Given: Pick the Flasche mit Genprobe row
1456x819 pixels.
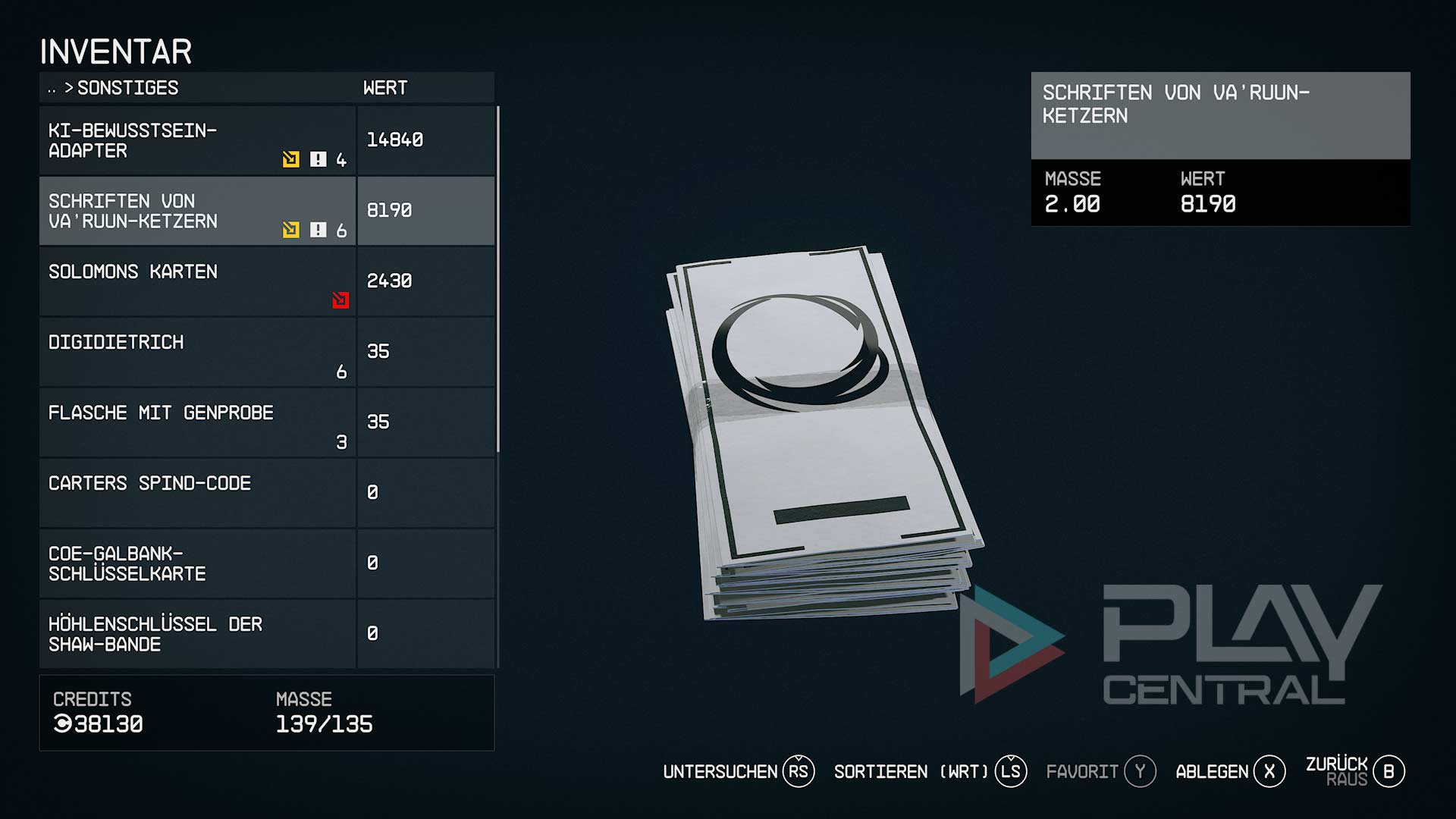Looking at the screenshot, I should pyautogui.click(x=197, y=422).
